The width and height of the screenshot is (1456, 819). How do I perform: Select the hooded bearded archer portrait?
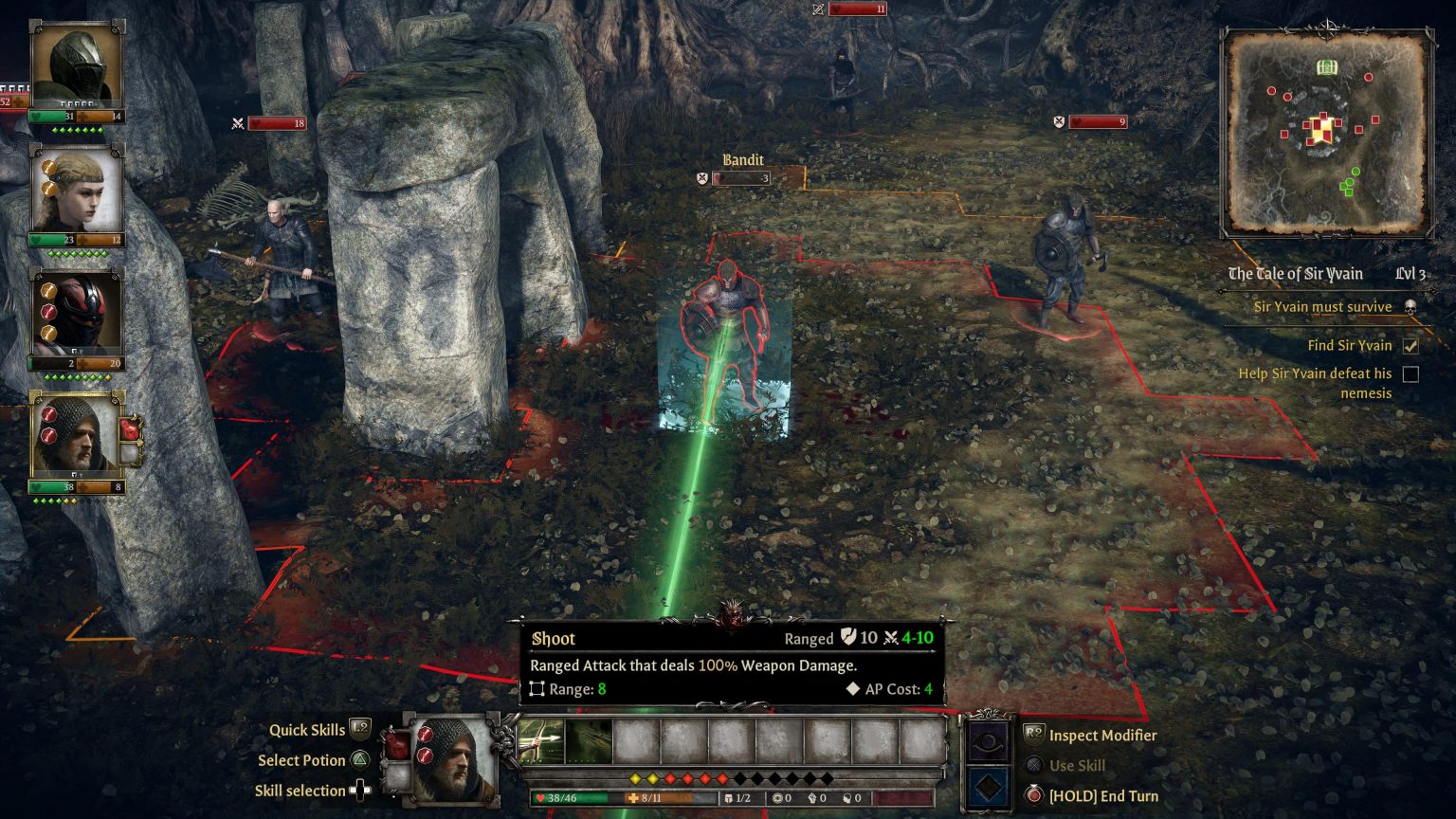76,436
